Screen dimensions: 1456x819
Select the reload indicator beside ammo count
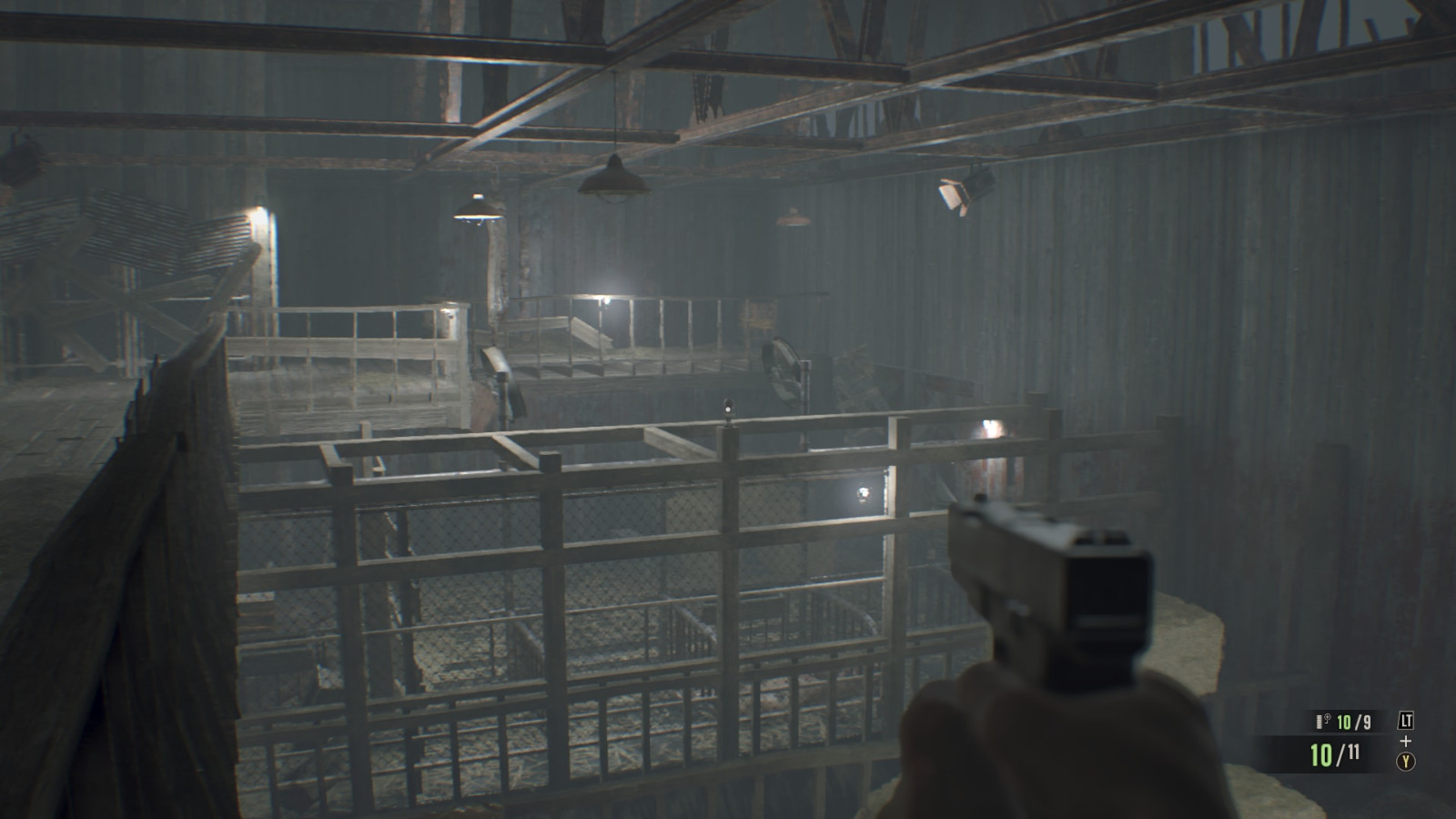click(x=1327, y=718)
